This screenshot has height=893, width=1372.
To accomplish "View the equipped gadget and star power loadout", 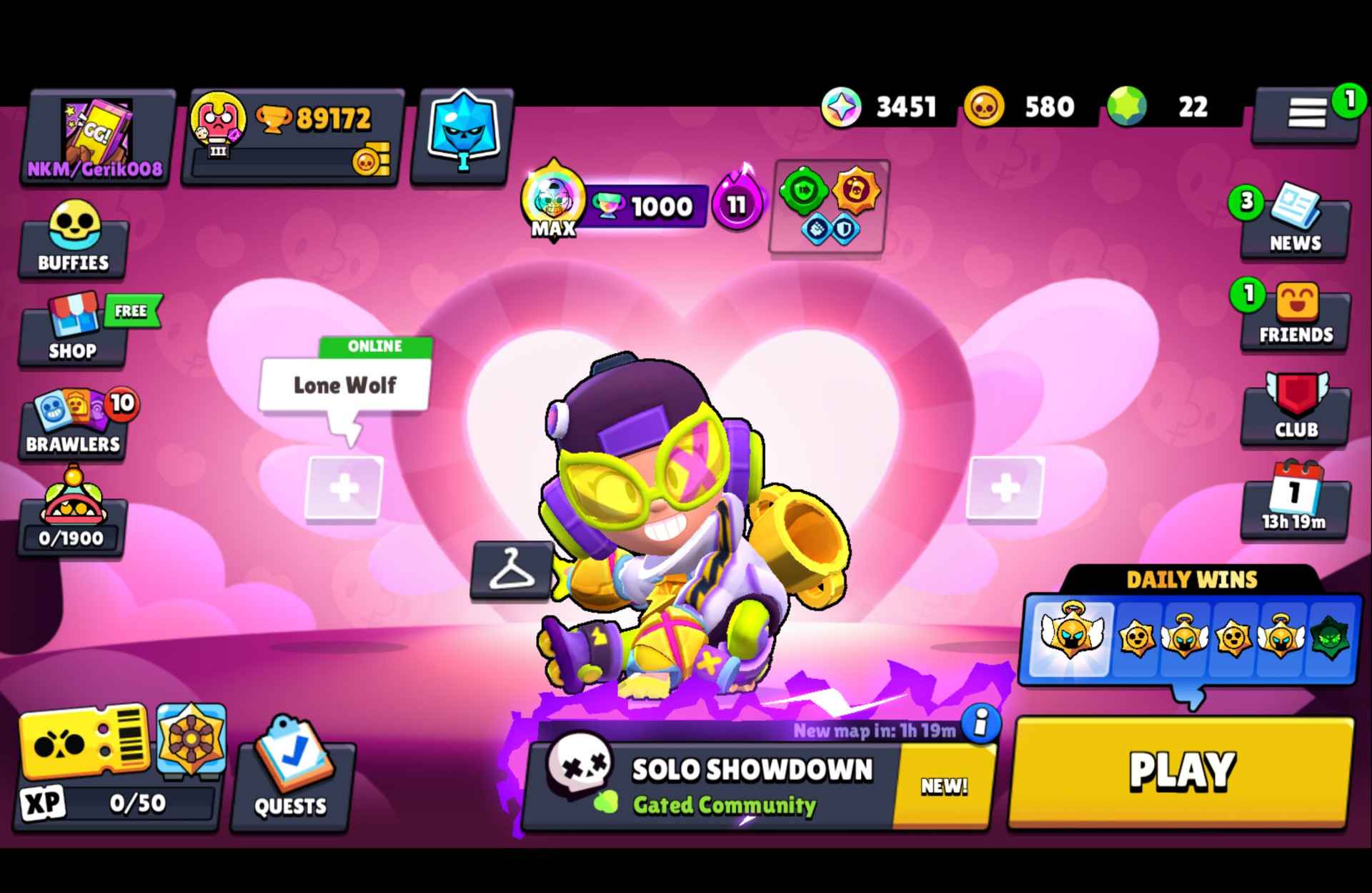I will (829, 207).
